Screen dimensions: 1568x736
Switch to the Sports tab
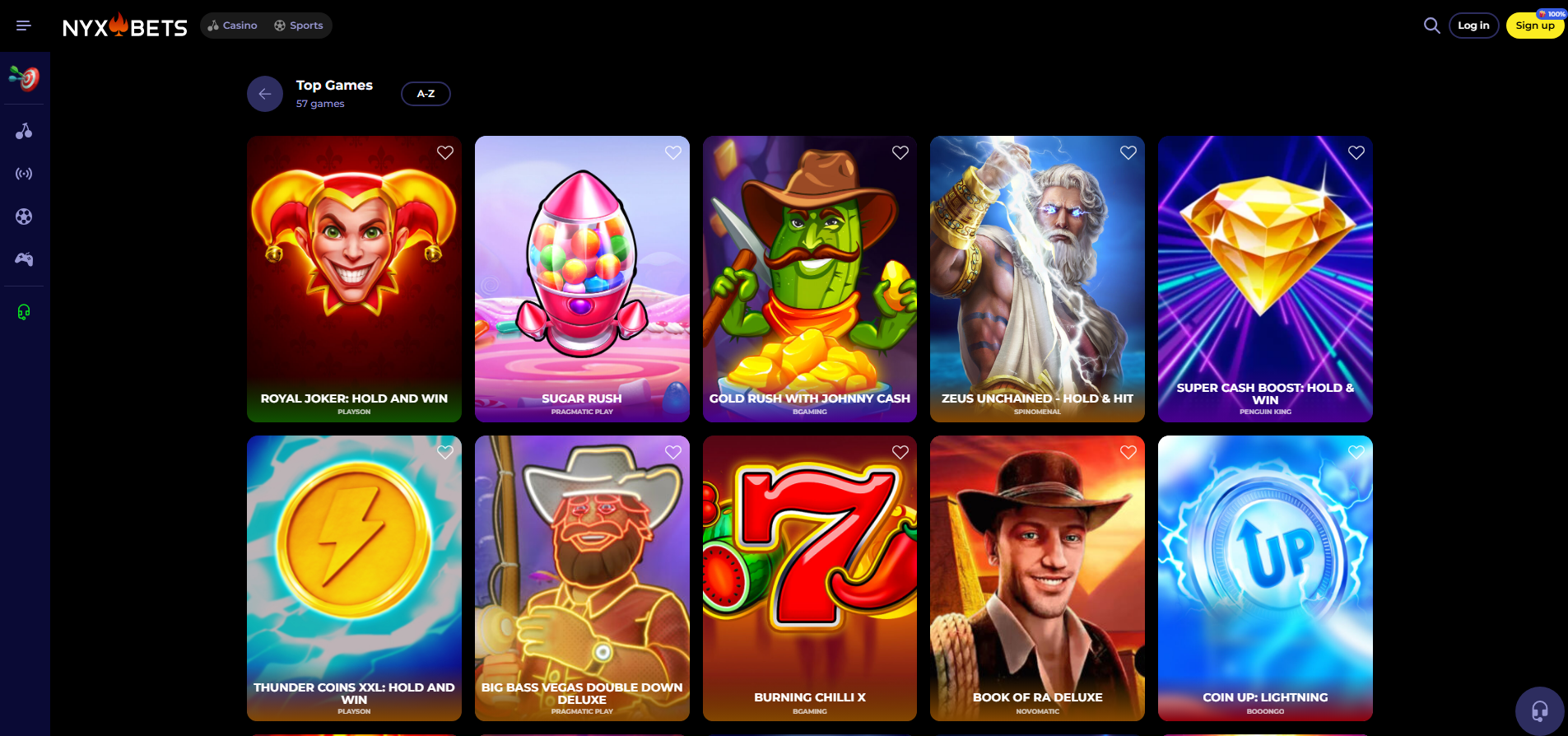[298, 26]
